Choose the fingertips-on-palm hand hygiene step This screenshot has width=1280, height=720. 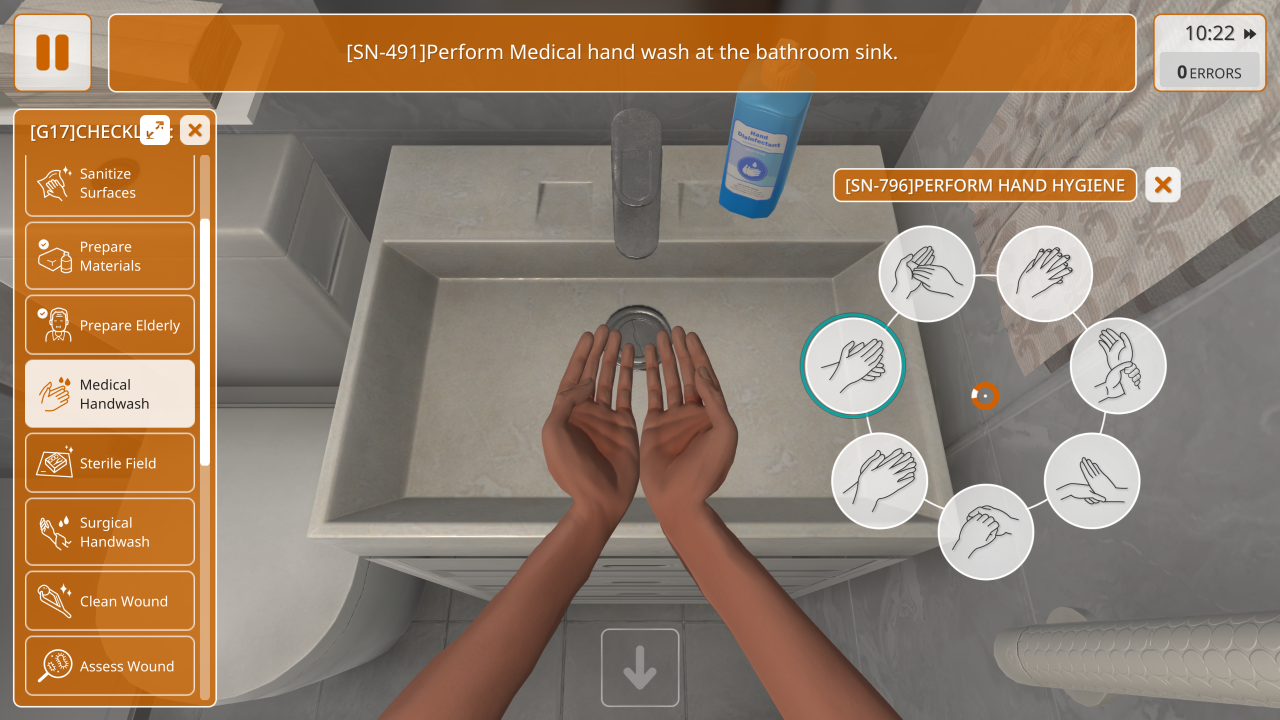[x=1092, y=481]
